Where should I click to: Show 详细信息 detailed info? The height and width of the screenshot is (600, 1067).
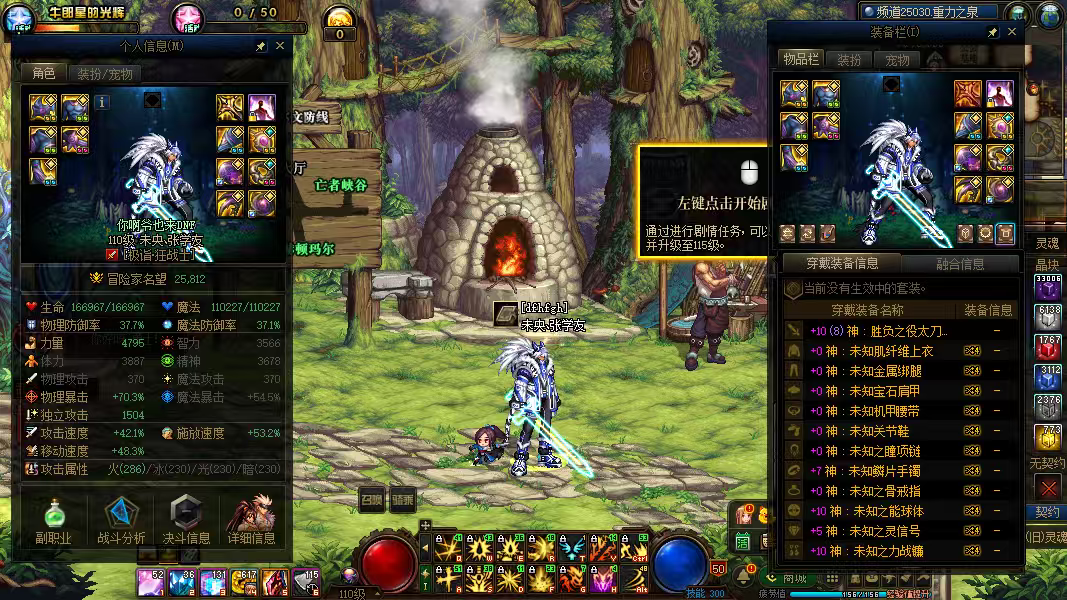(251, 523)
